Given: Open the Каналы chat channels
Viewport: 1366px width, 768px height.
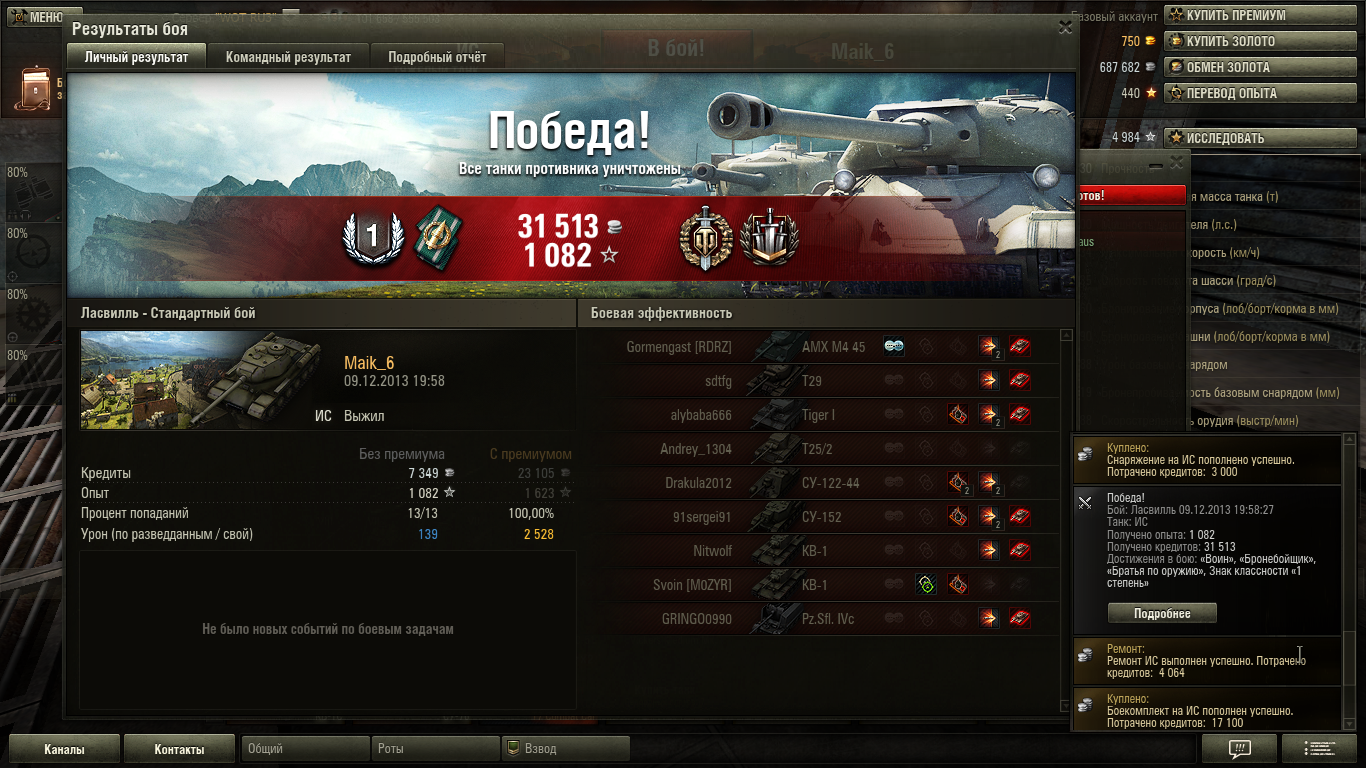Looking at the screenshot, I should coord(64,749).
